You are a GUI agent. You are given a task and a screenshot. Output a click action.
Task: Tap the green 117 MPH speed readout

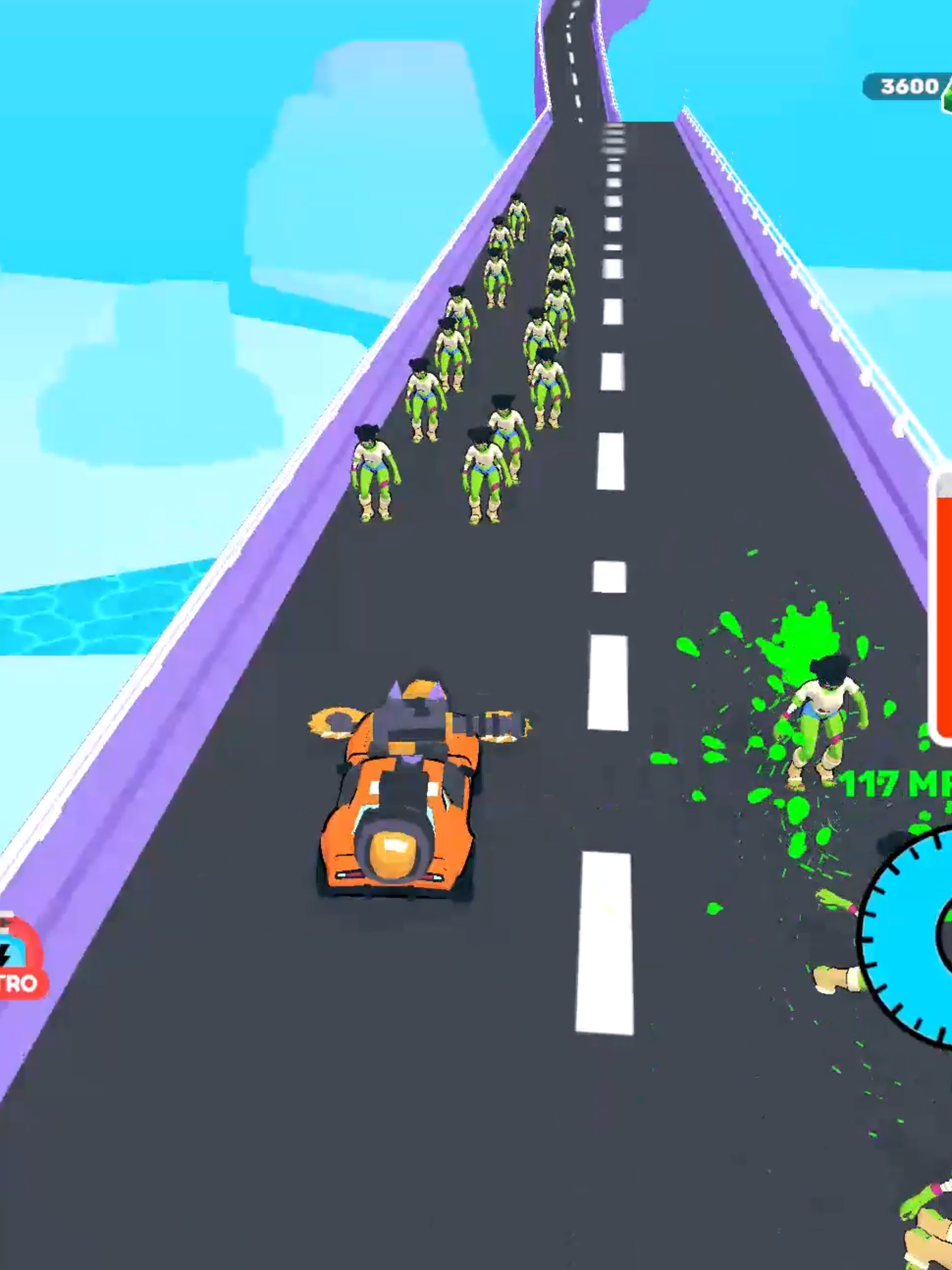point(879,784)
